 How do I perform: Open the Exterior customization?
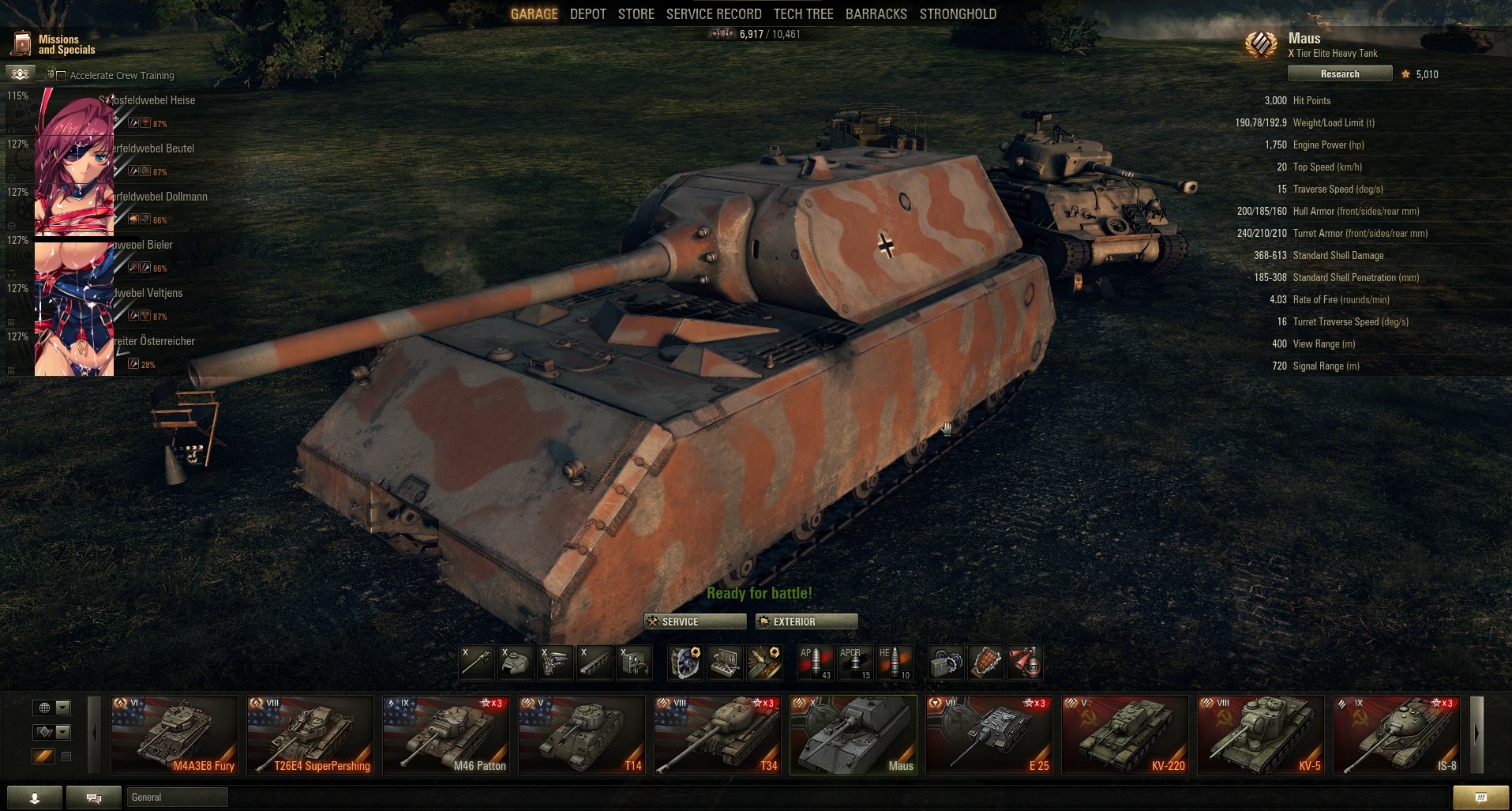pos(805,621)
